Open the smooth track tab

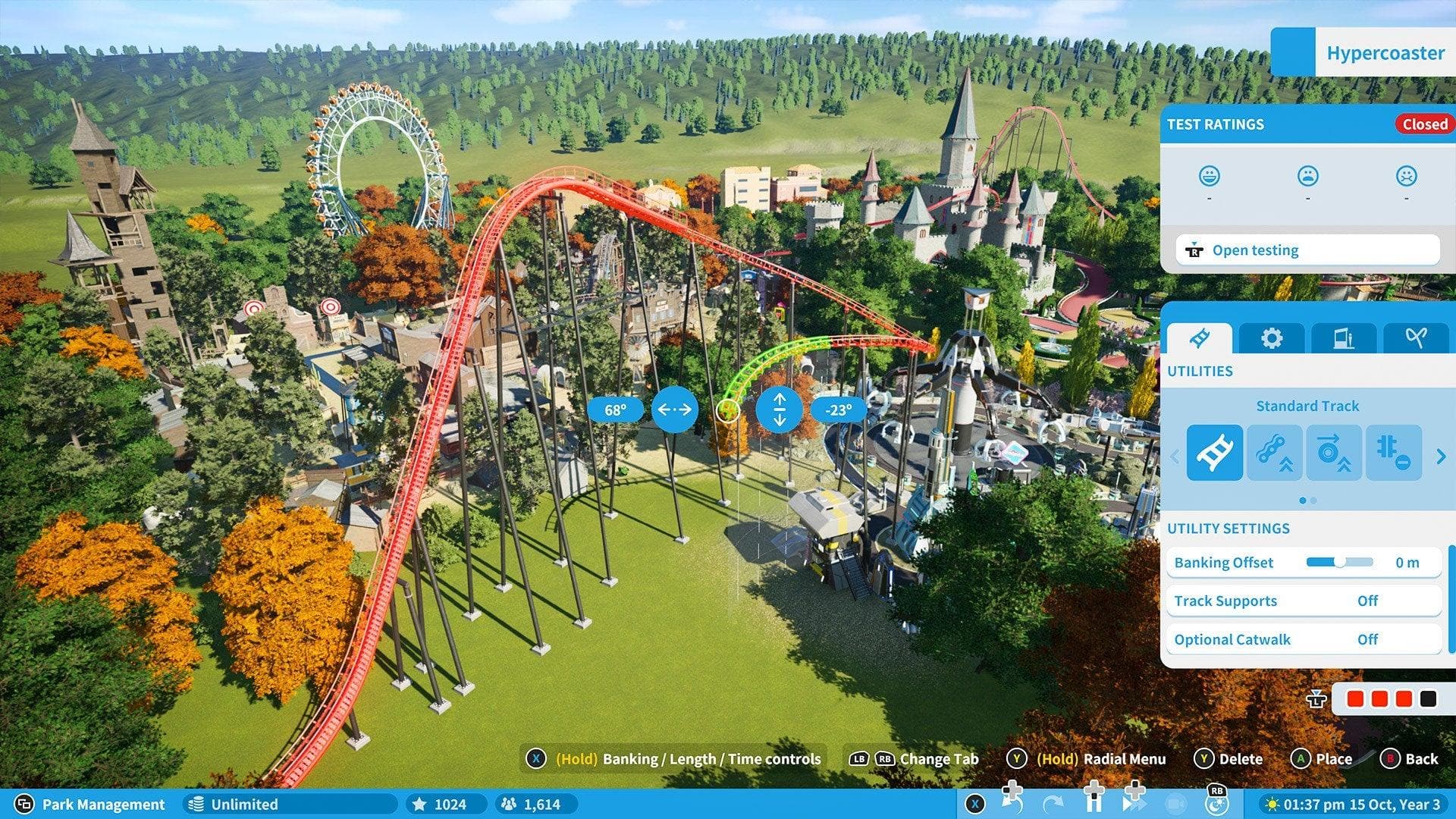coord(1414,338)
